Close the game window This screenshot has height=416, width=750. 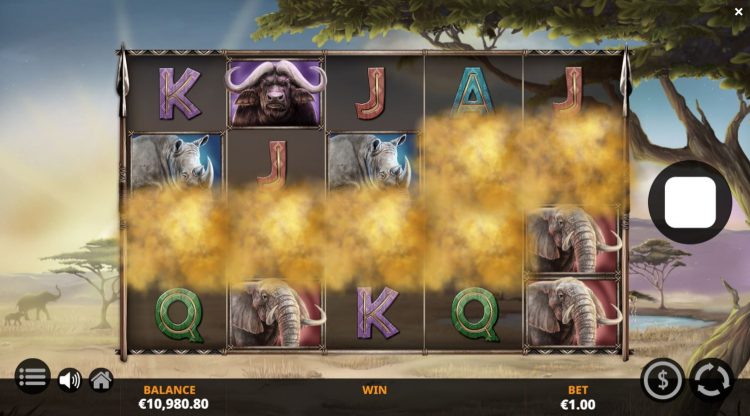point(738,11)
